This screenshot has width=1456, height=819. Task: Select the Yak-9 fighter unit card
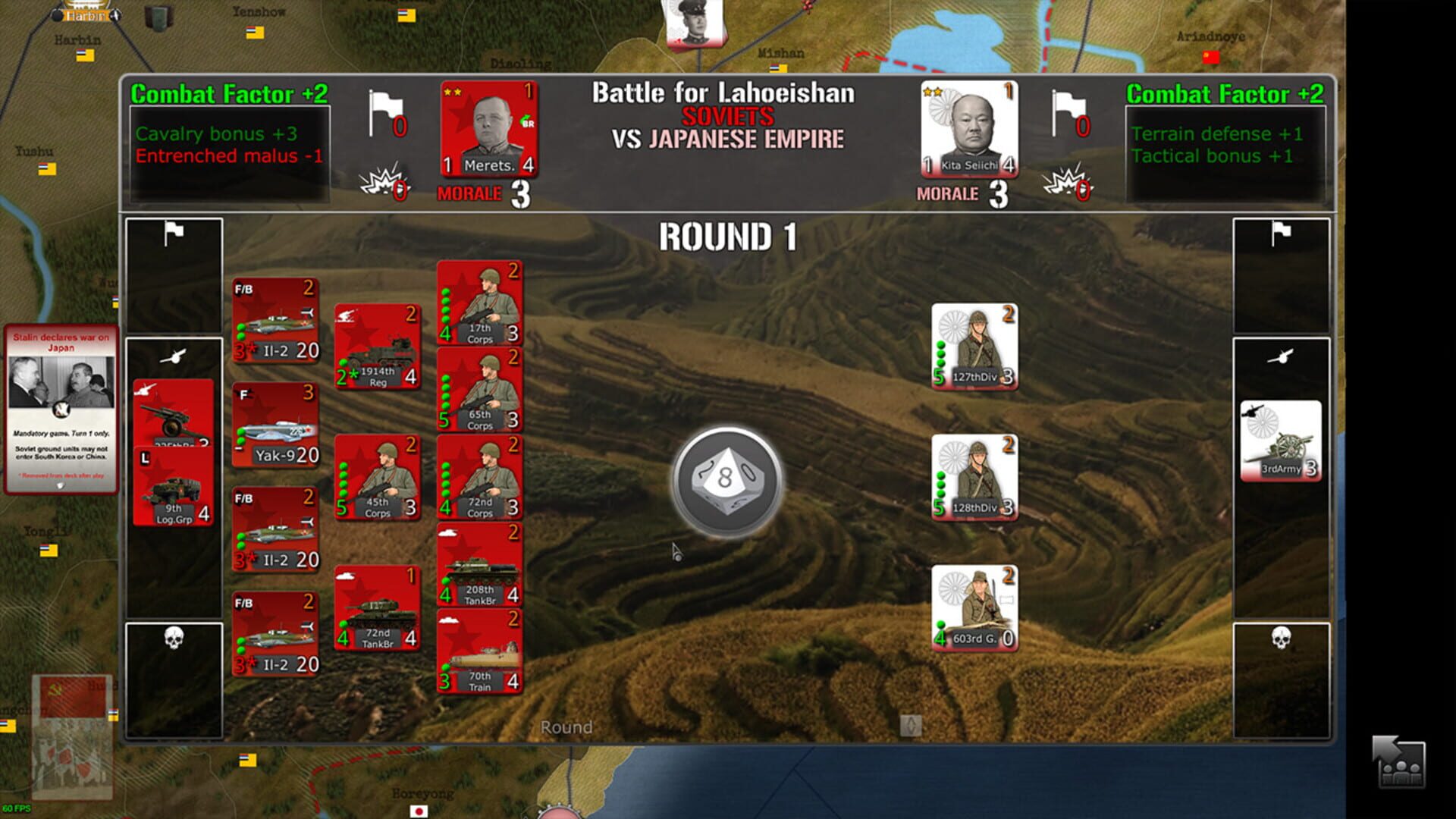[x=275, y=425]
